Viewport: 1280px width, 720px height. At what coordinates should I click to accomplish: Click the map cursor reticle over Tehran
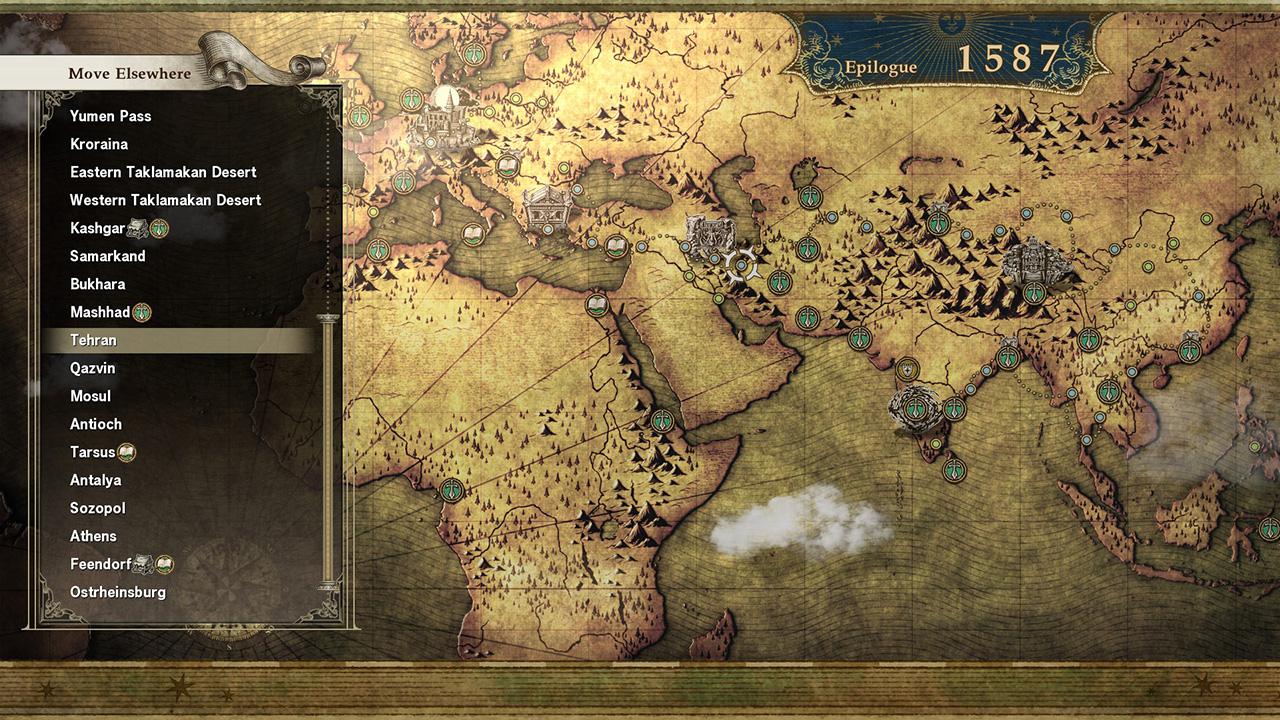coord(742,265)
